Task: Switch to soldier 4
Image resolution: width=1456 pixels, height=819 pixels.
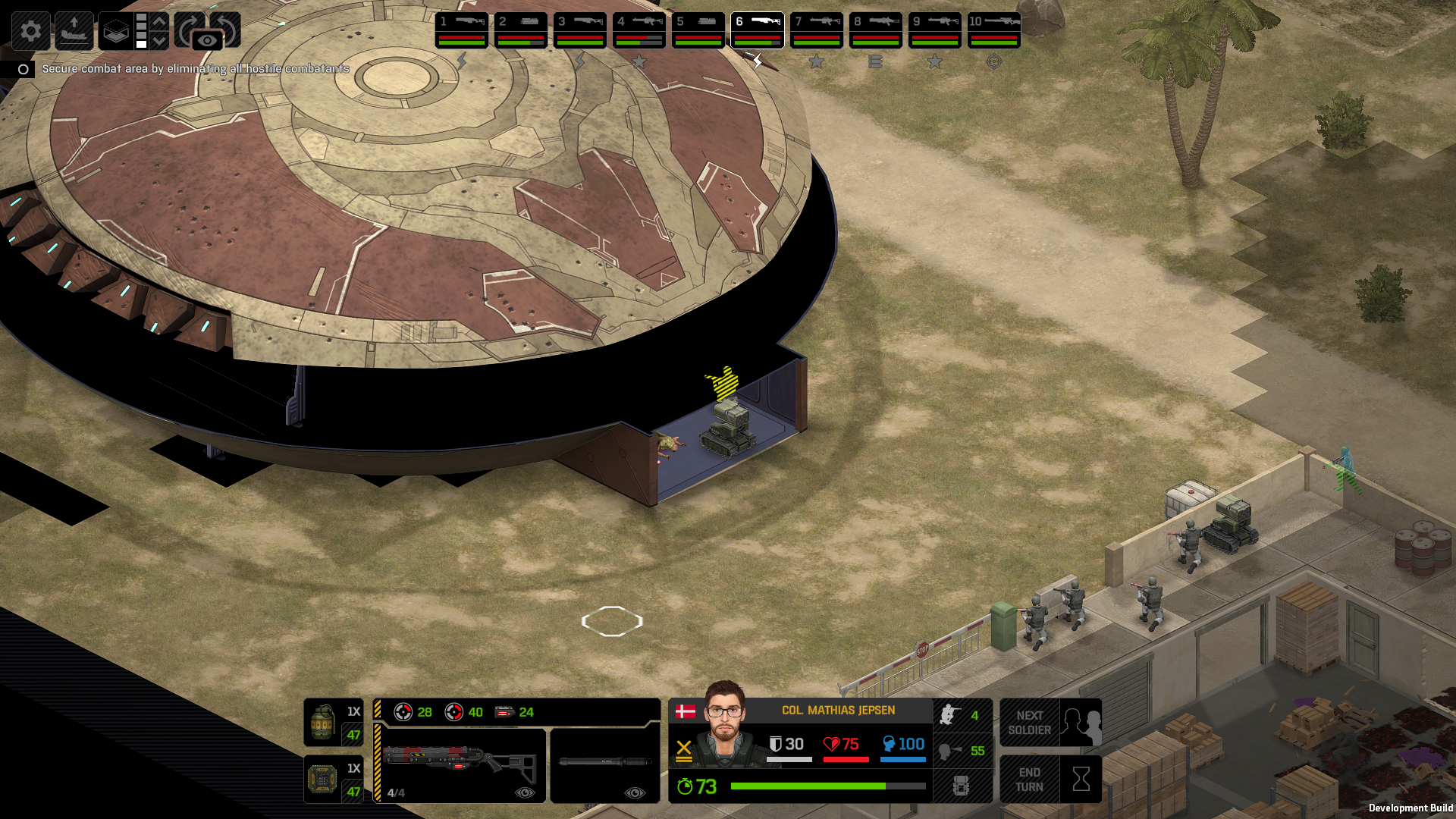Action: click(x=639, y=30)
